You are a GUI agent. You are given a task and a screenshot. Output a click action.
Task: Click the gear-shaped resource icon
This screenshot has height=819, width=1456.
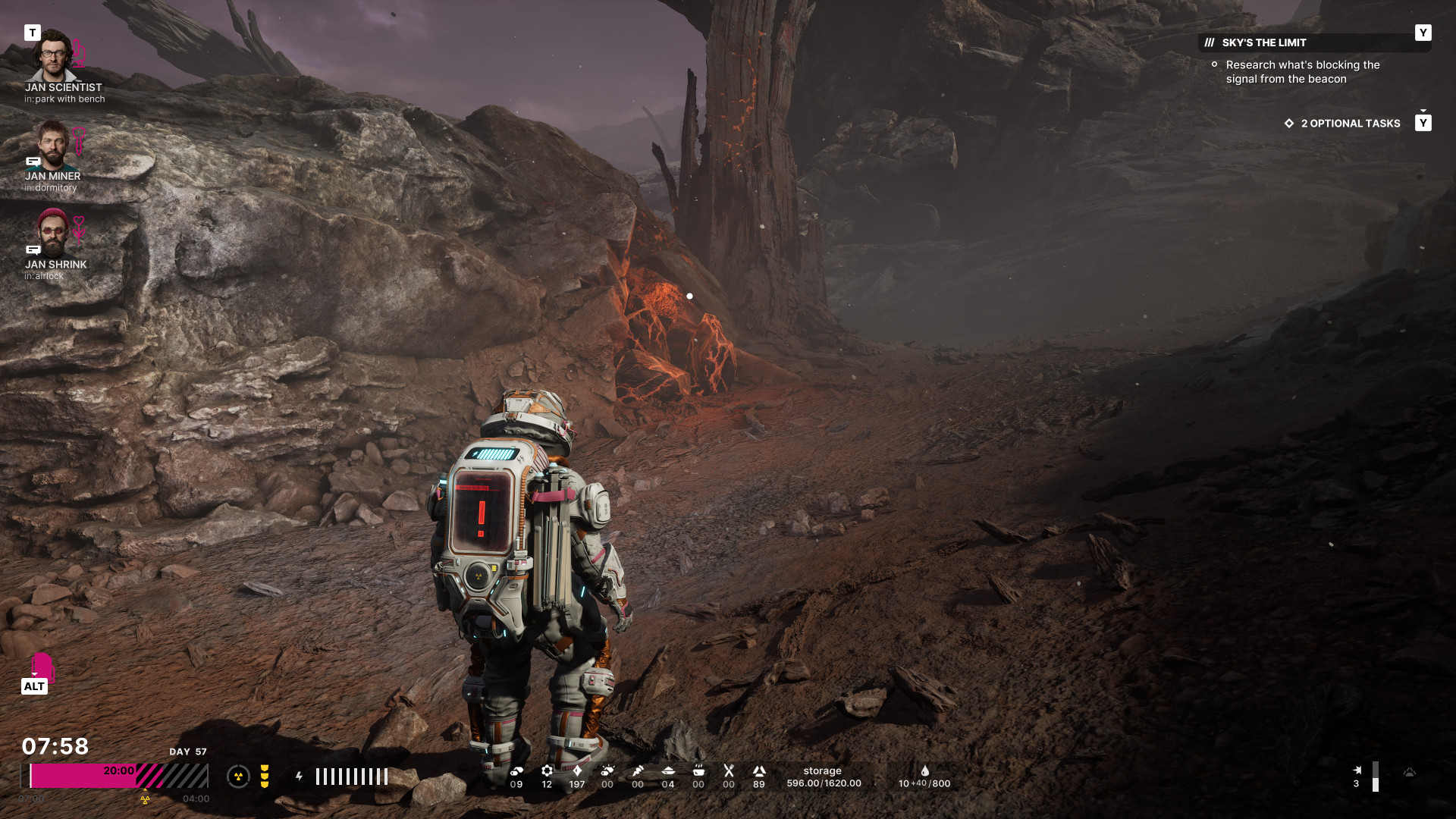point(547,771)
